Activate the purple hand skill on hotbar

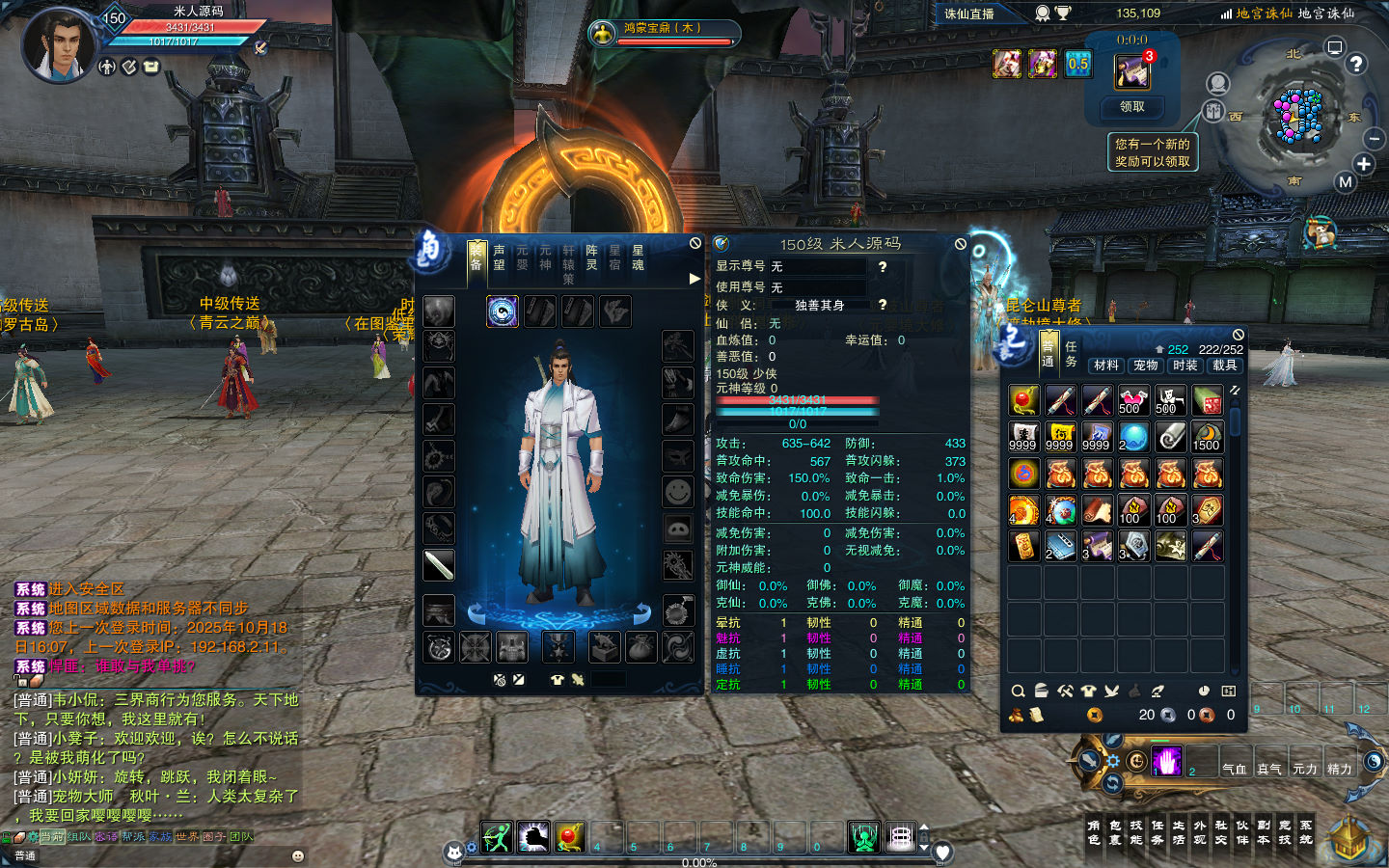click(1166, 761)
